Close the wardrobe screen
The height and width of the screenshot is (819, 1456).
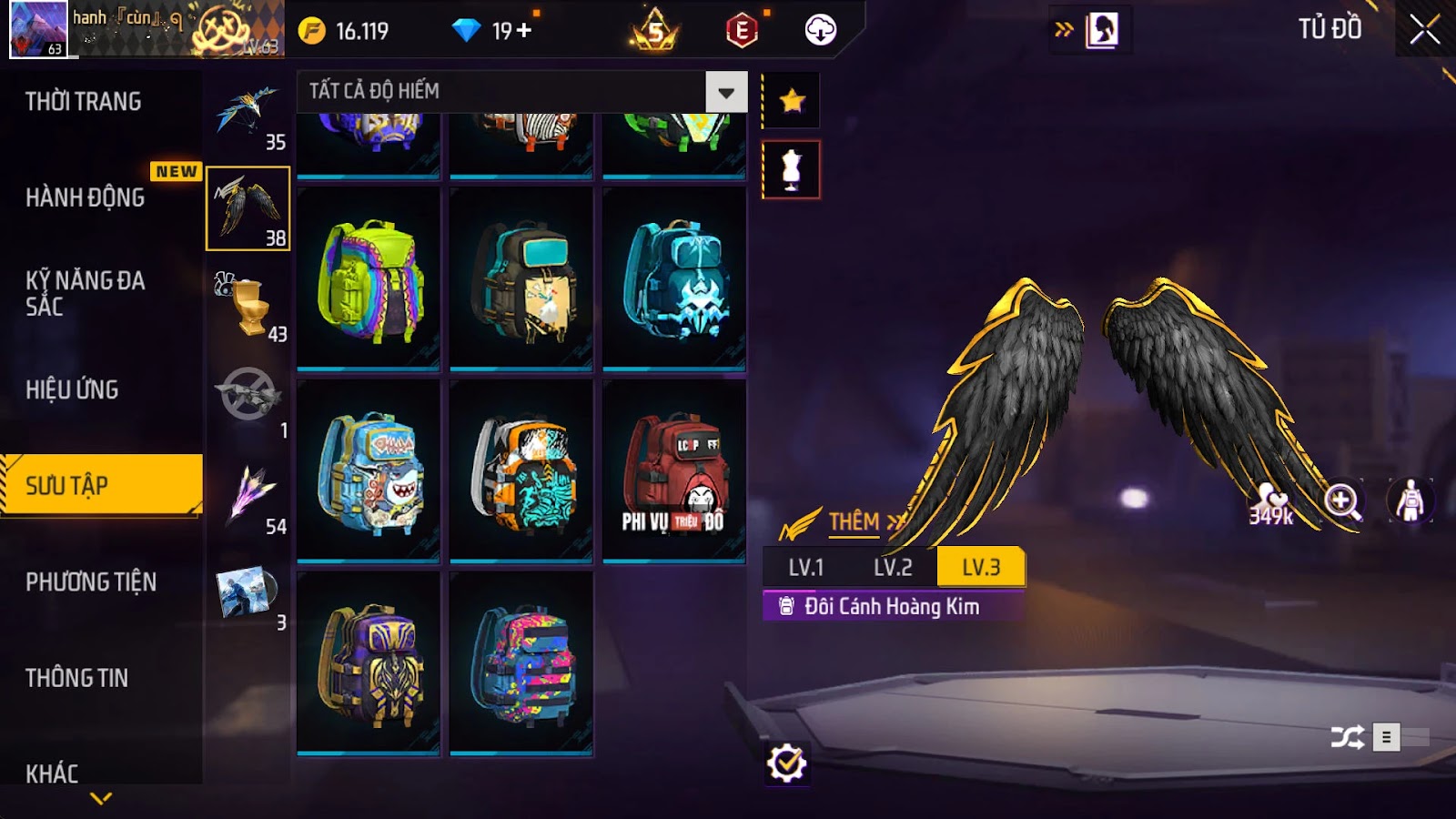coord(1424,30)
